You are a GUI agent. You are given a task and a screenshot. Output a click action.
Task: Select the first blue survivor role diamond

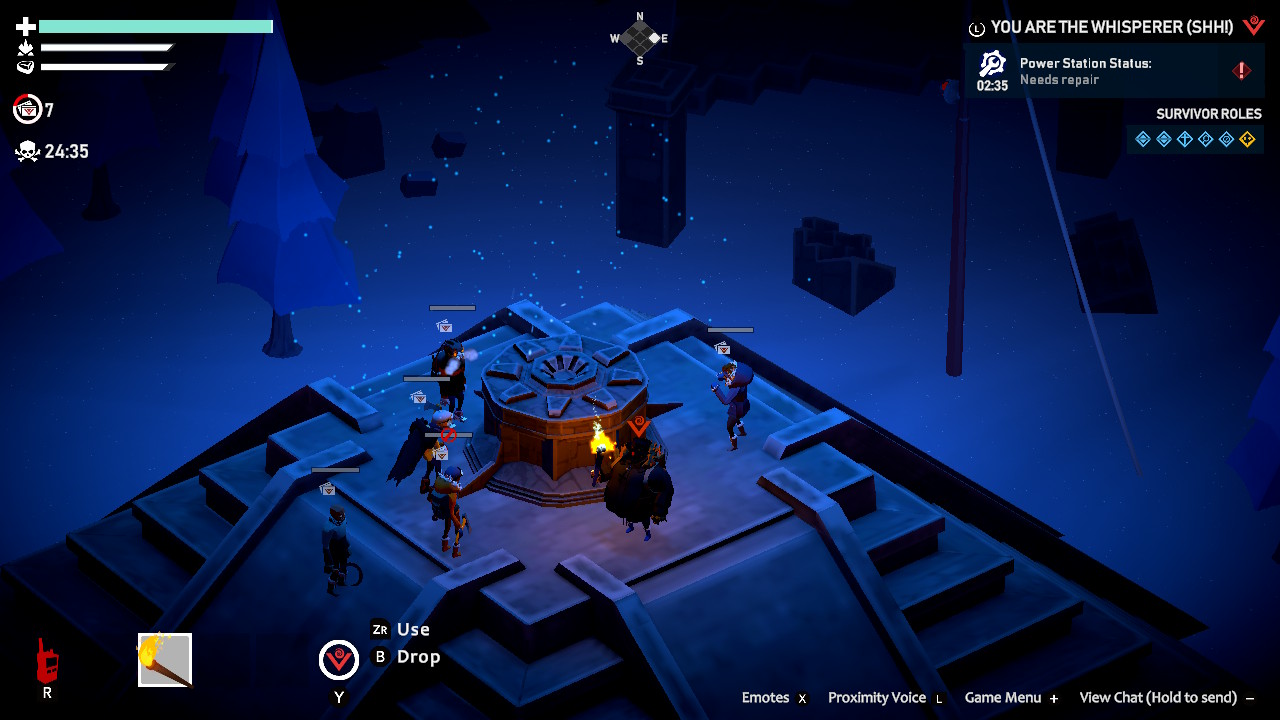click(1143, 139)
